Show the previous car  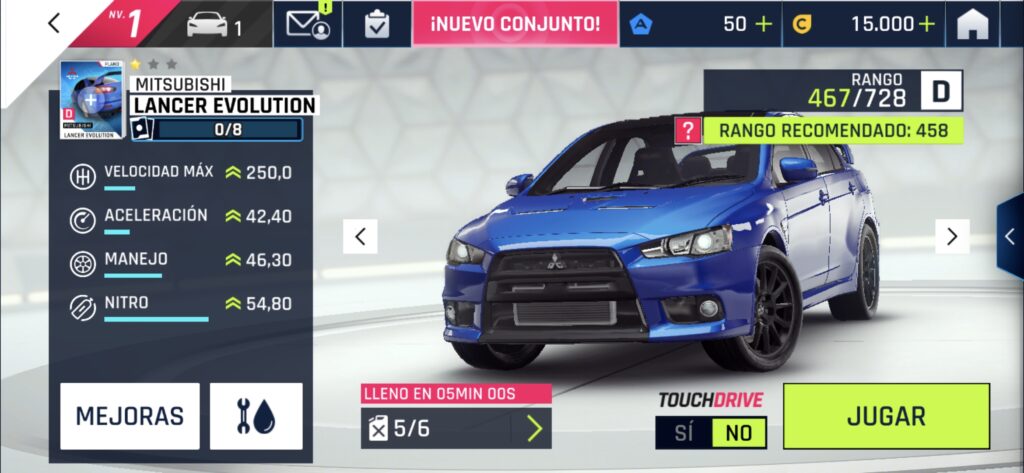pos(360,236)
